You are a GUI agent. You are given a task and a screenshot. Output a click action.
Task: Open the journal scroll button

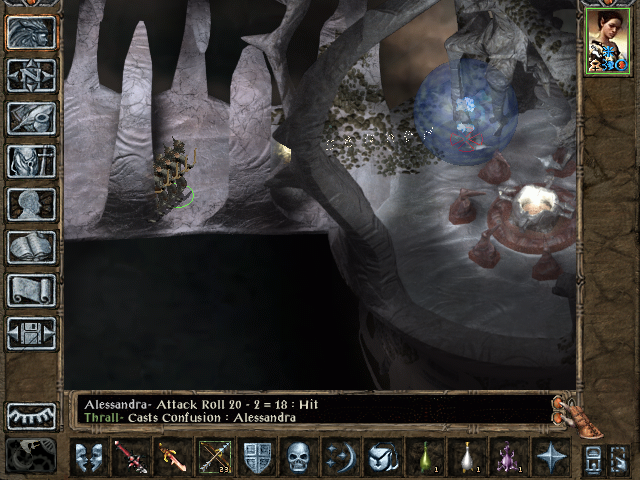pos(31,290)
